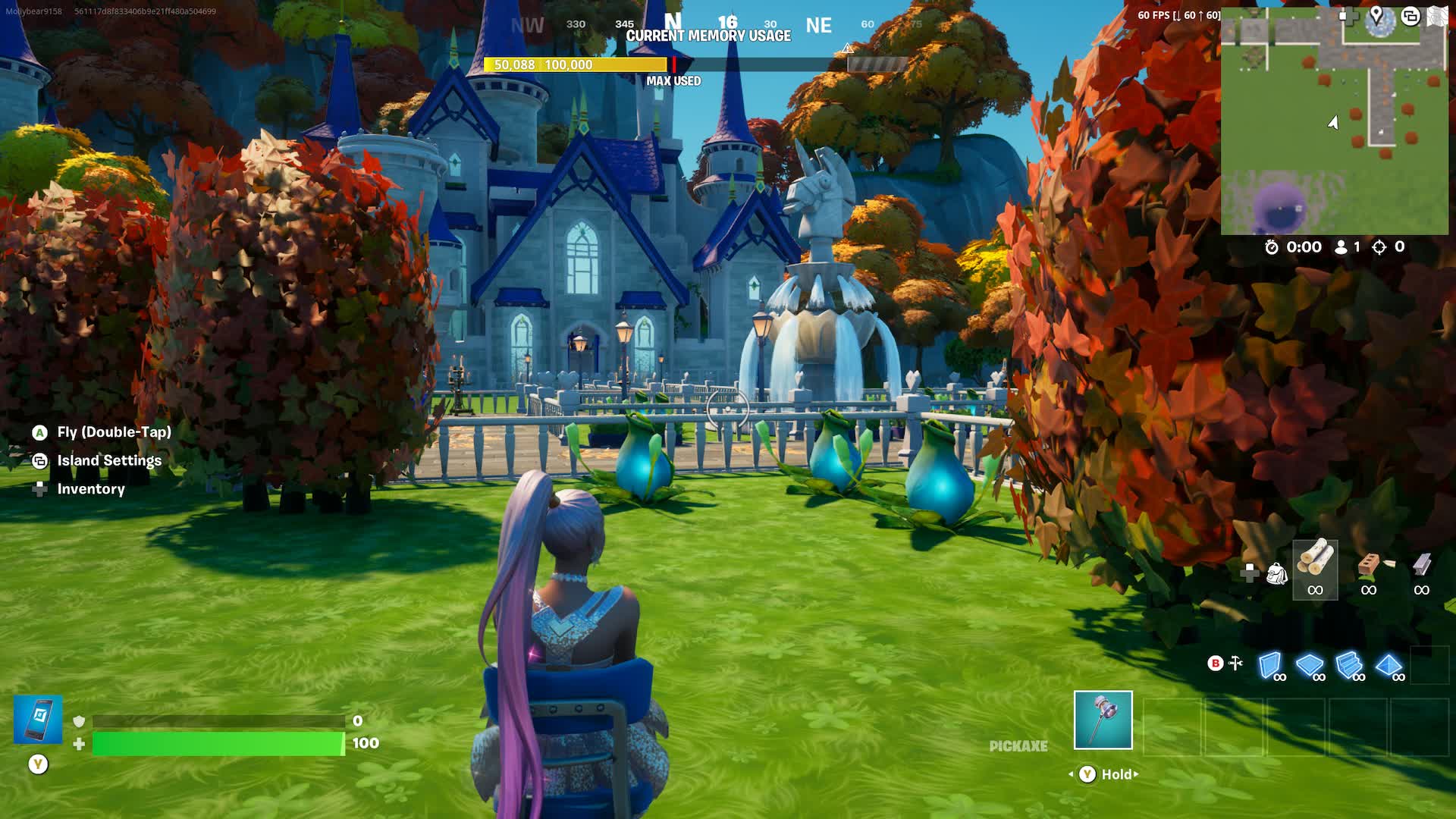Open the Creative phone tool icon
The height and width of the screenshot is (819, 1456).
(38, 719)
